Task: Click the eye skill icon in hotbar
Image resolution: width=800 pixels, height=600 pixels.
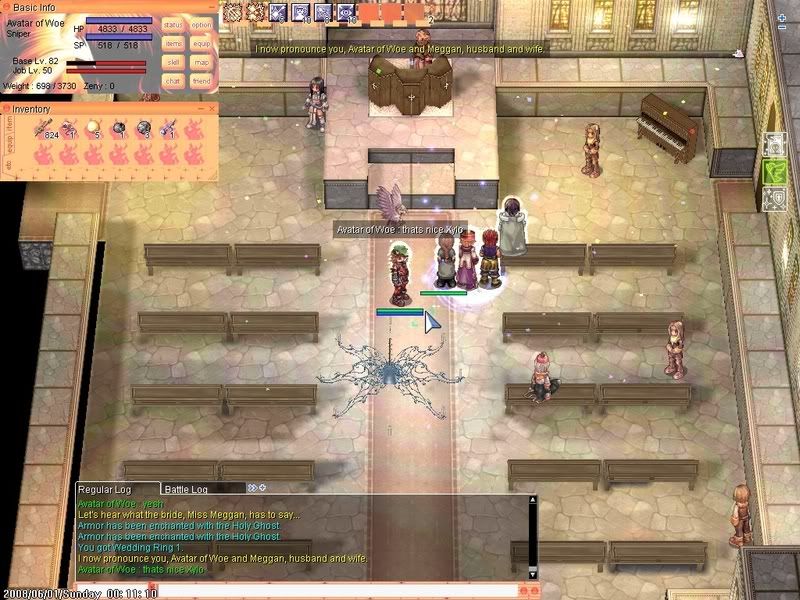Action: (x=346, y=12)
